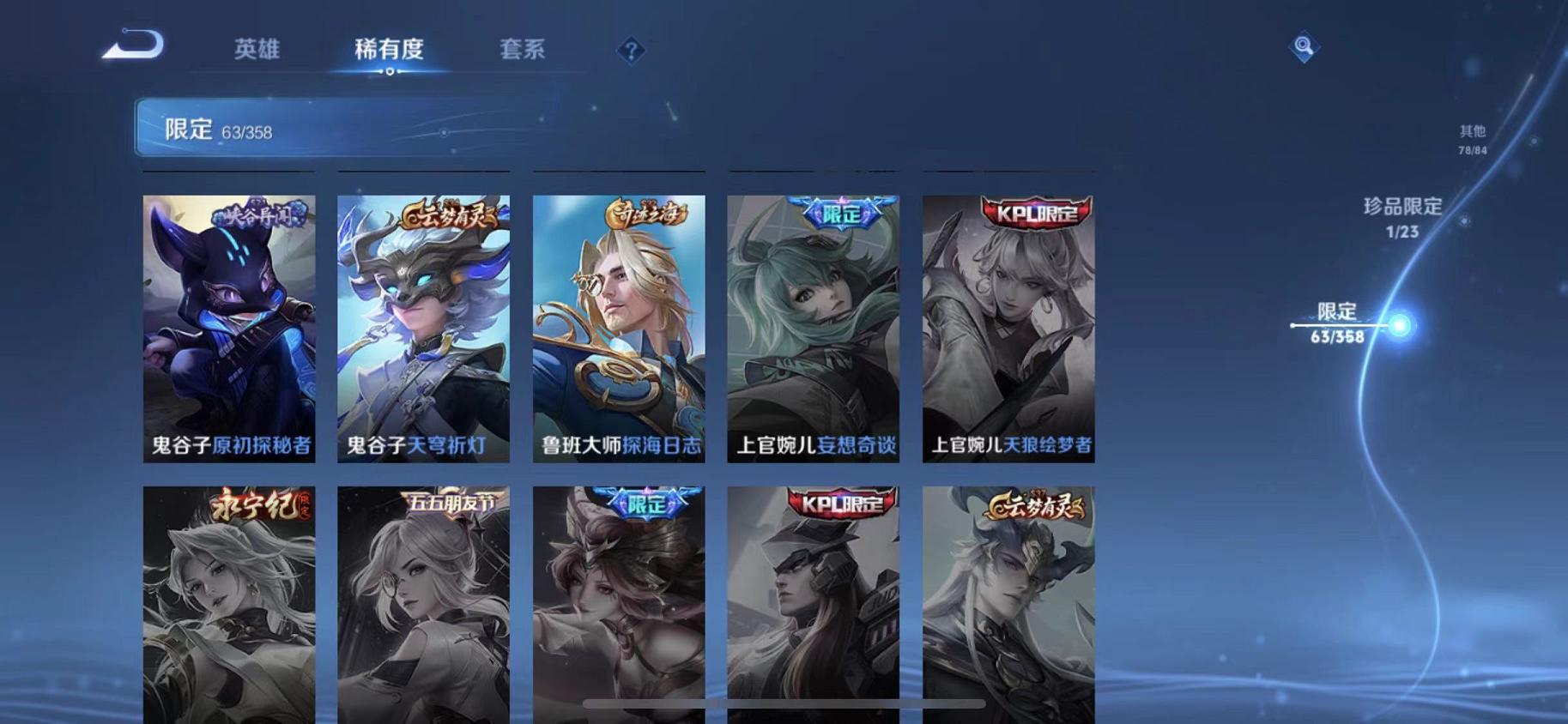Open the help question mark icon
1568x724 pixels.
click(x=632, y=51)
